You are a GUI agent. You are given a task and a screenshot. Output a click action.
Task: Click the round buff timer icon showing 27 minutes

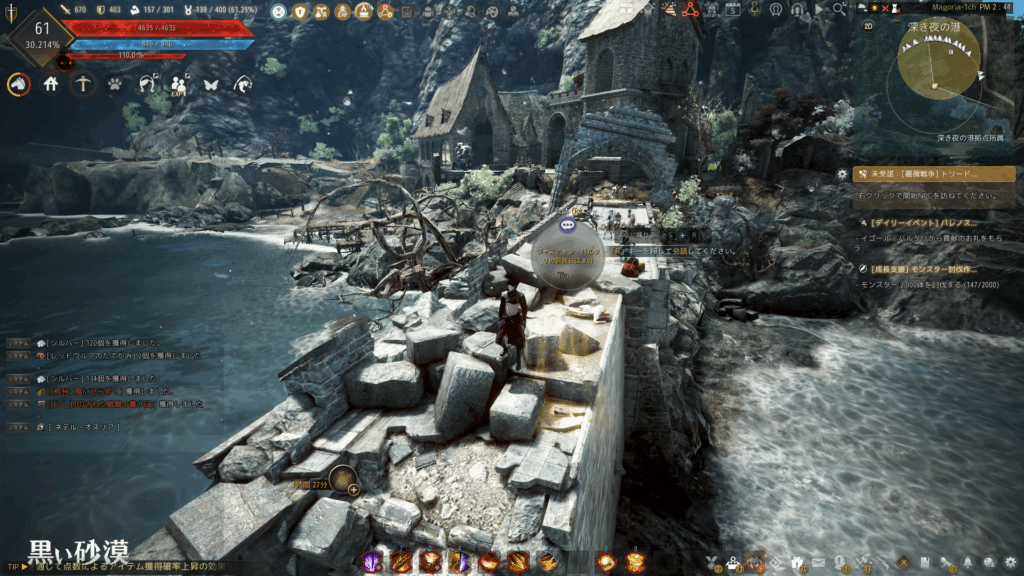[x=342, y=481]
